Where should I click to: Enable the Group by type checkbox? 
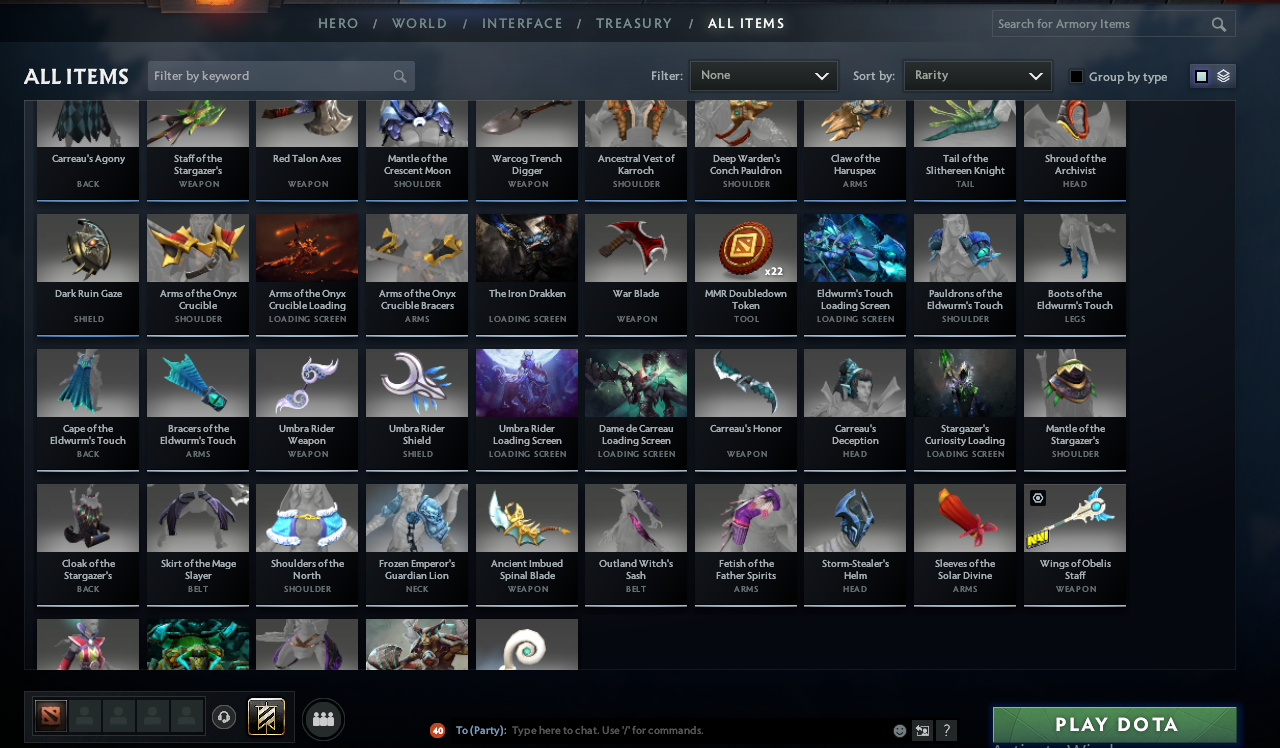pyautogui.click(x=1075, y=75)
